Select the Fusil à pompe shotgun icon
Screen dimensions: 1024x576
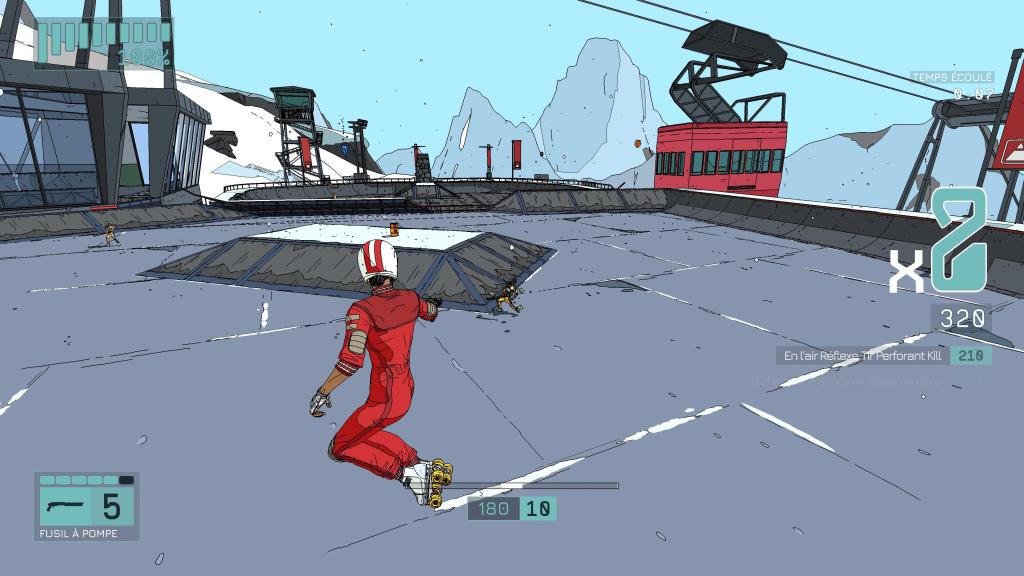(64, 506)
